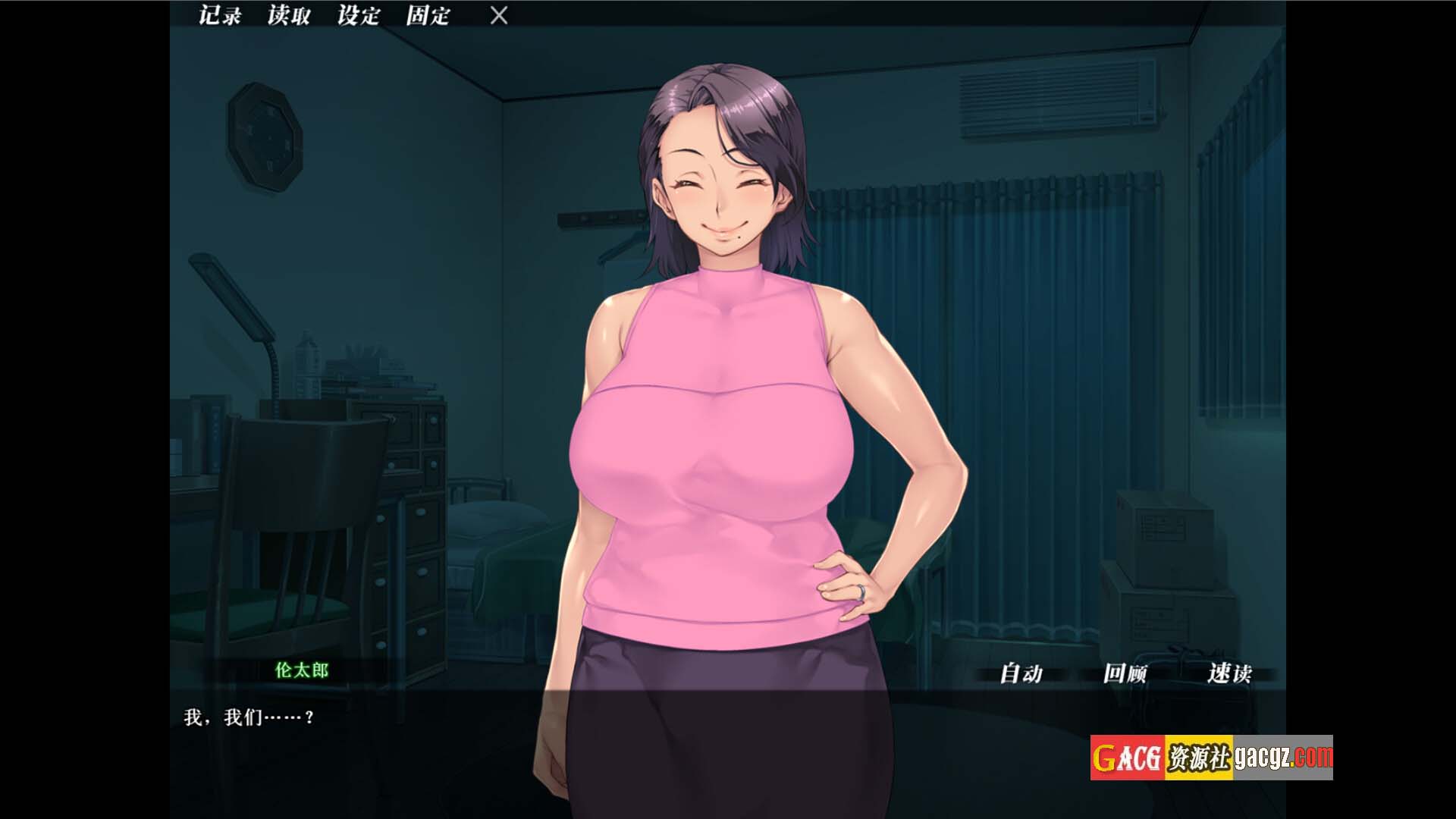Activate 速读 fast-forward skip
1456x819 pixels.
[1228, 673]
